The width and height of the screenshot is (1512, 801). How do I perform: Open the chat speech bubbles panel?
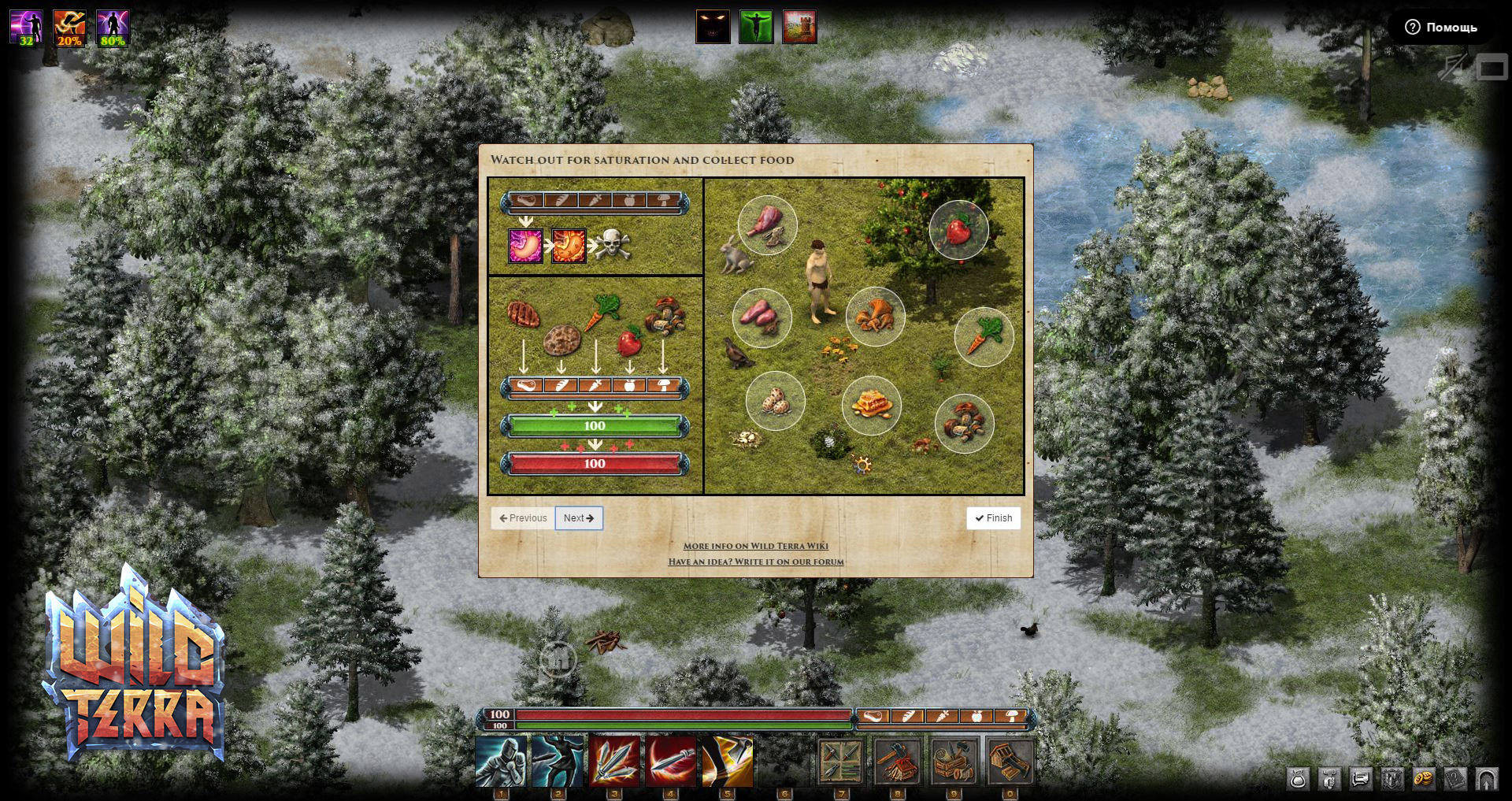[x=1361, y=779]
